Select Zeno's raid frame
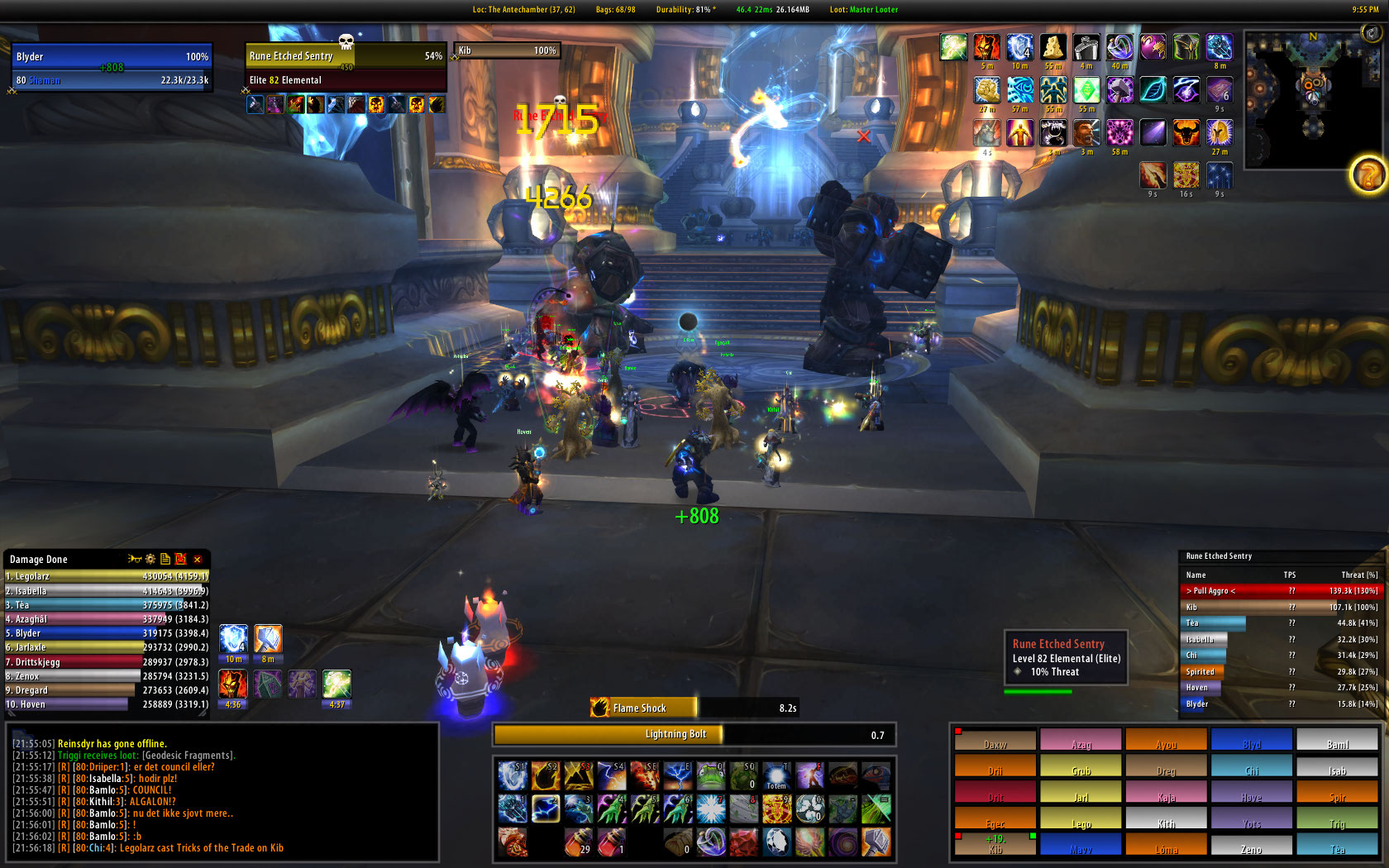 tap(1251, 844)
